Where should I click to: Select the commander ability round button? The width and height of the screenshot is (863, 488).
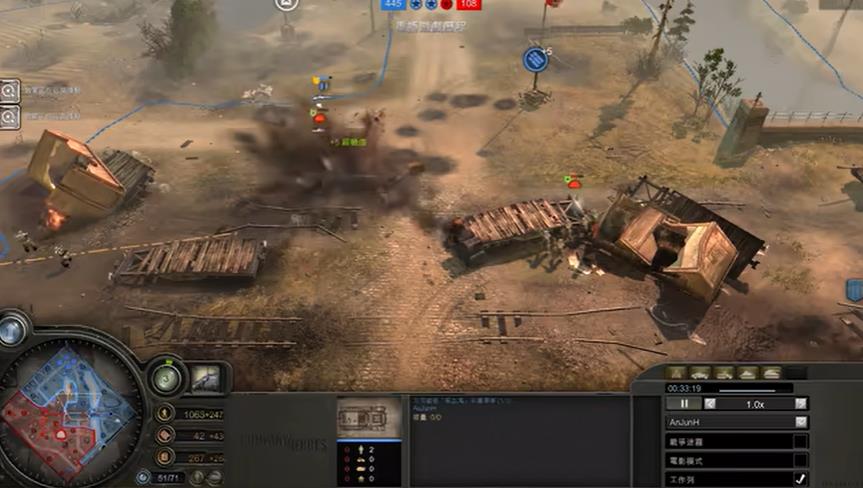pyautogui.click(x=167, y=377)
